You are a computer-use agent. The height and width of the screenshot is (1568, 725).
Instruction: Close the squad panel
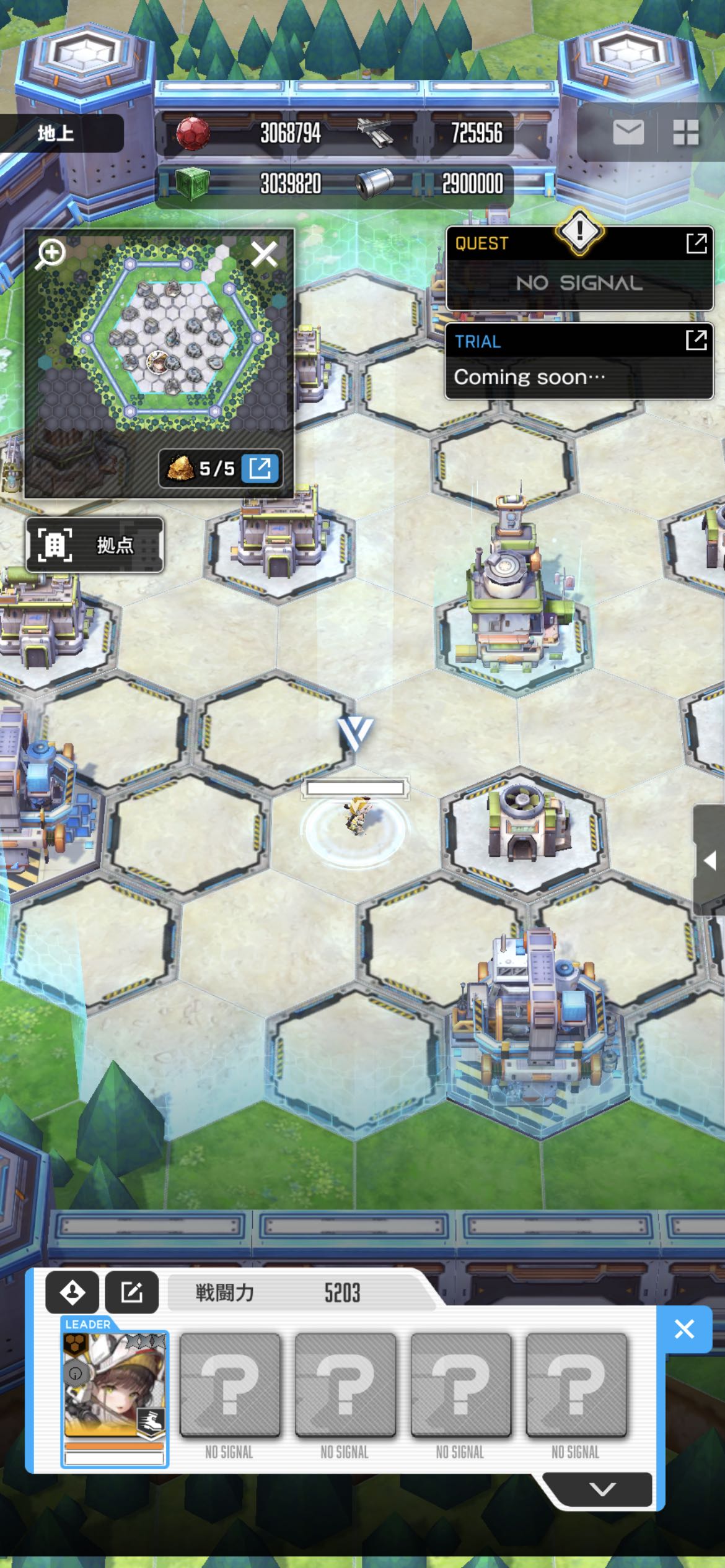coord(684,1329)
